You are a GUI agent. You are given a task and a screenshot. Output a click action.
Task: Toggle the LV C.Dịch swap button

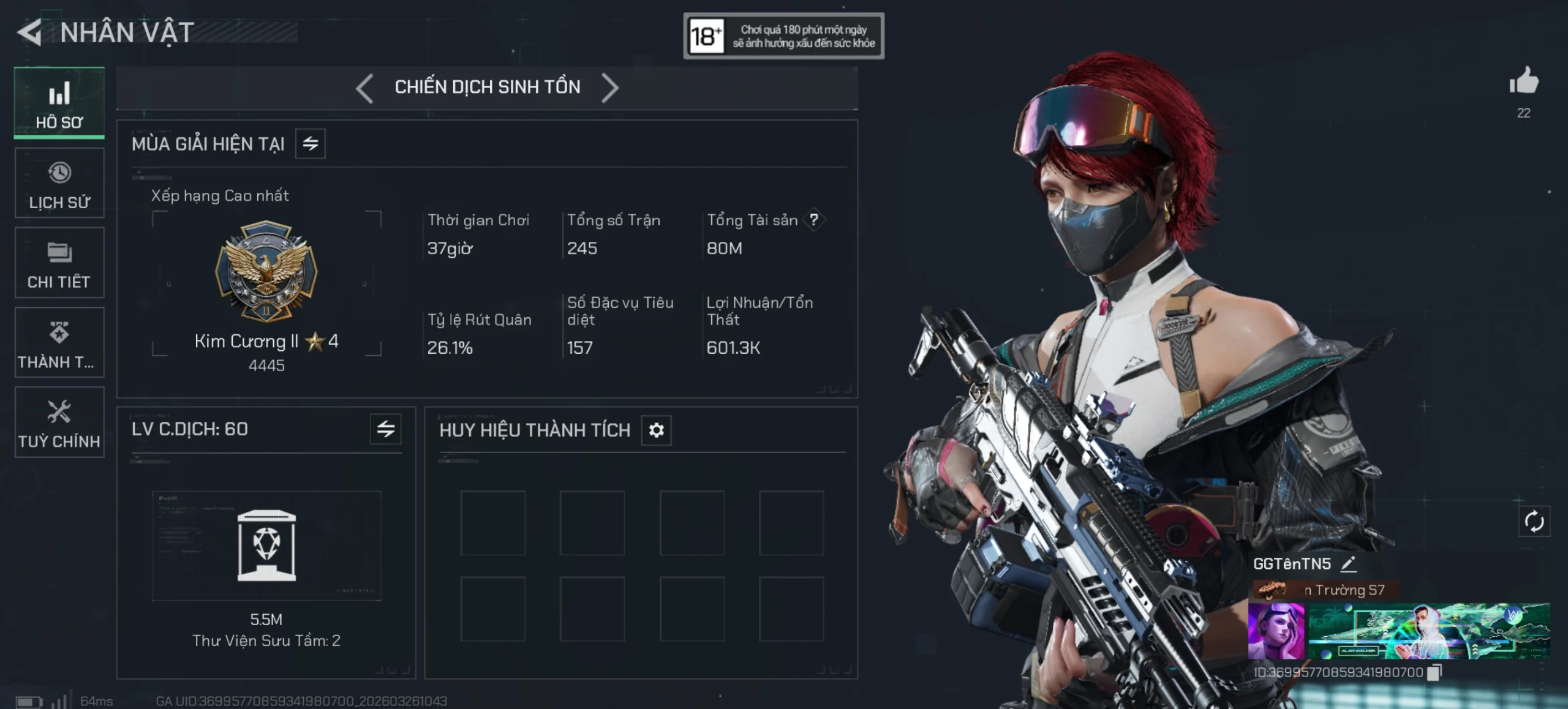pos(386,429)
